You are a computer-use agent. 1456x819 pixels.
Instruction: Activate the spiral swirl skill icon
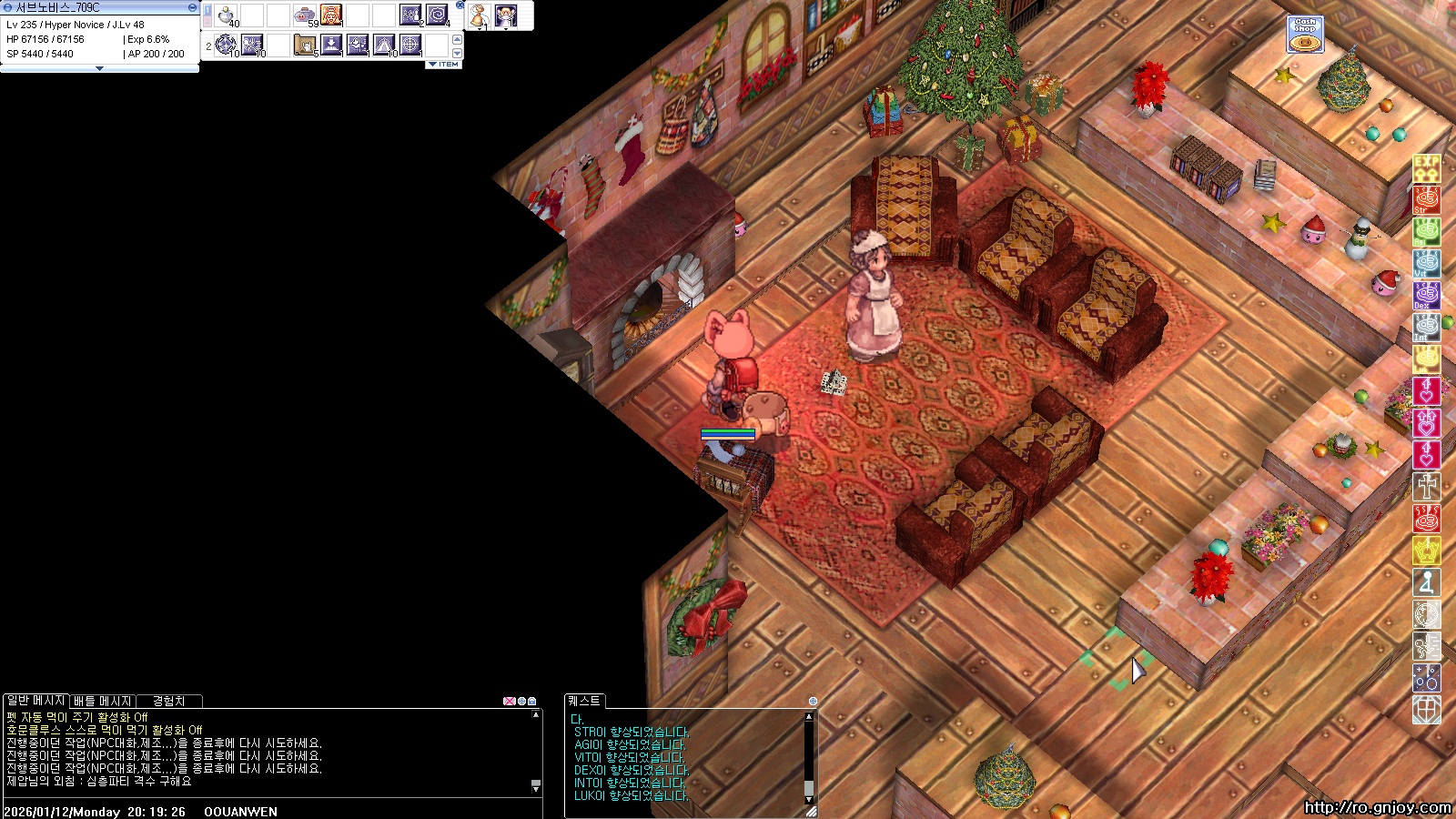pos(437,15)
